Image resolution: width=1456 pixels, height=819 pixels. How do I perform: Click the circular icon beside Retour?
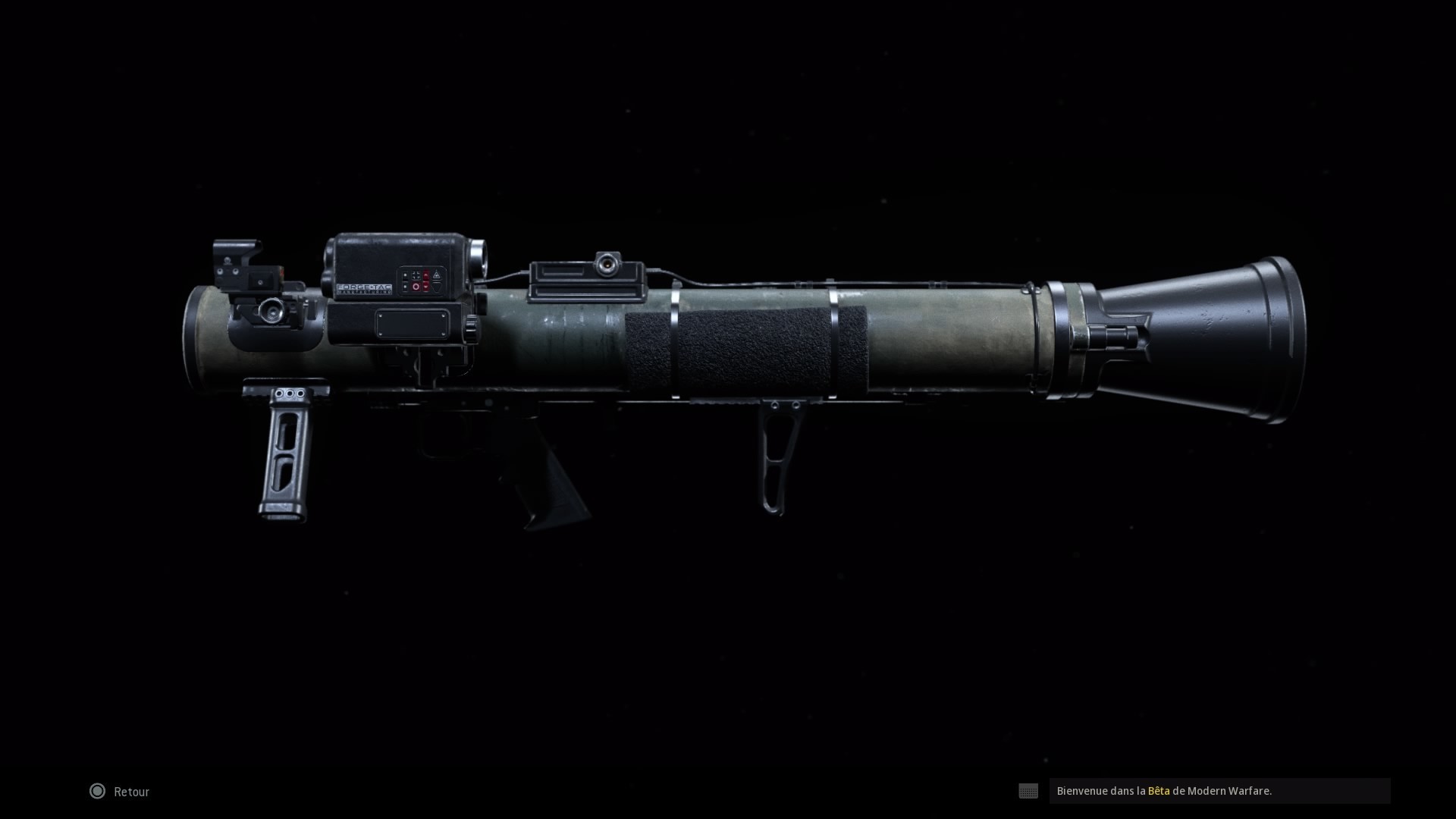click(x=98, y=791)
